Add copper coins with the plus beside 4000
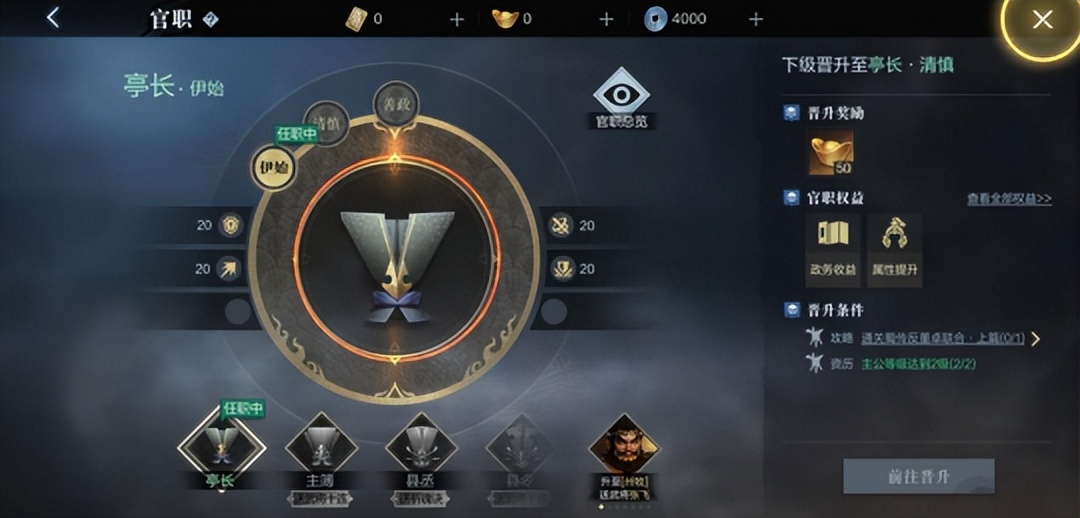This screenshot has height=518, width=1080. point(756,19)
